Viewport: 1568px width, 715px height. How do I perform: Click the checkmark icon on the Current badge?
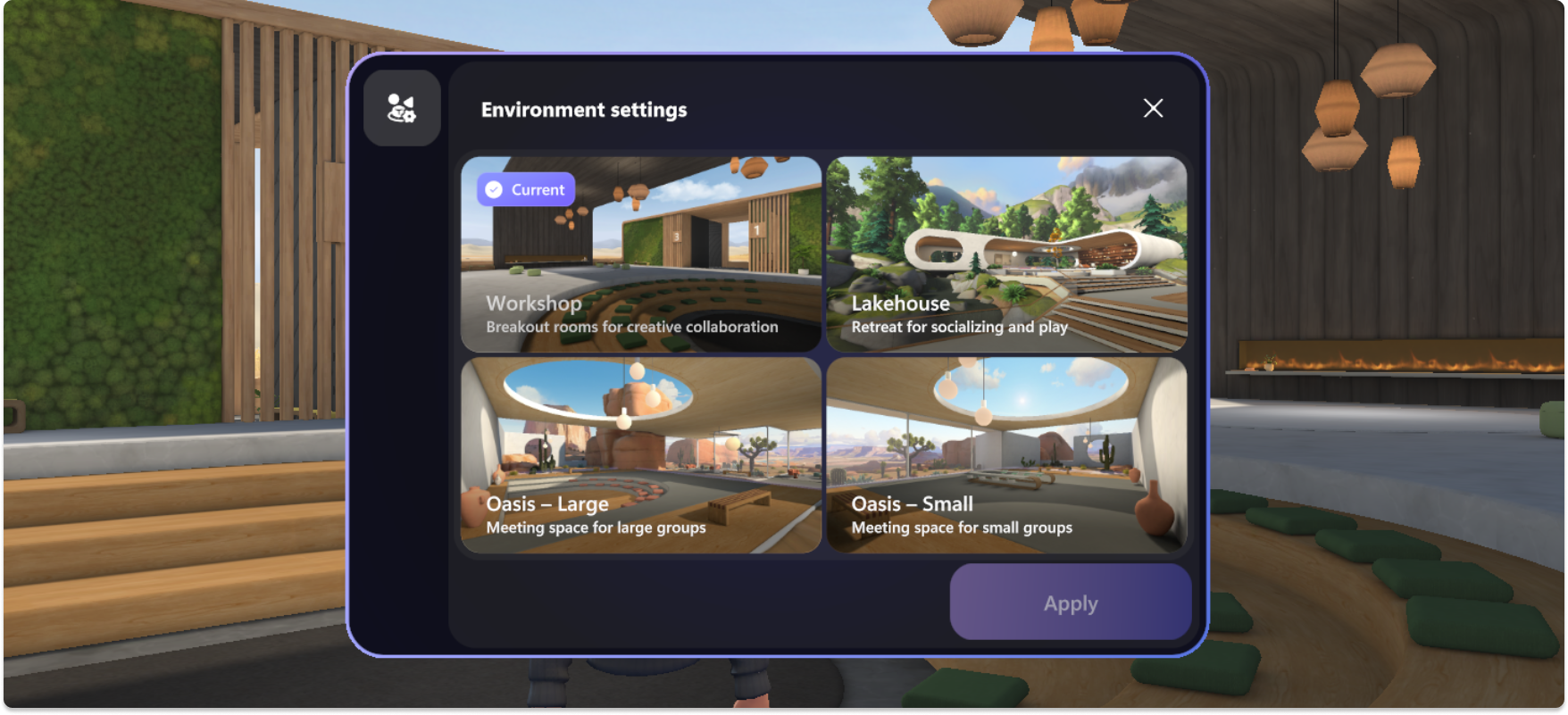[493, 189]
